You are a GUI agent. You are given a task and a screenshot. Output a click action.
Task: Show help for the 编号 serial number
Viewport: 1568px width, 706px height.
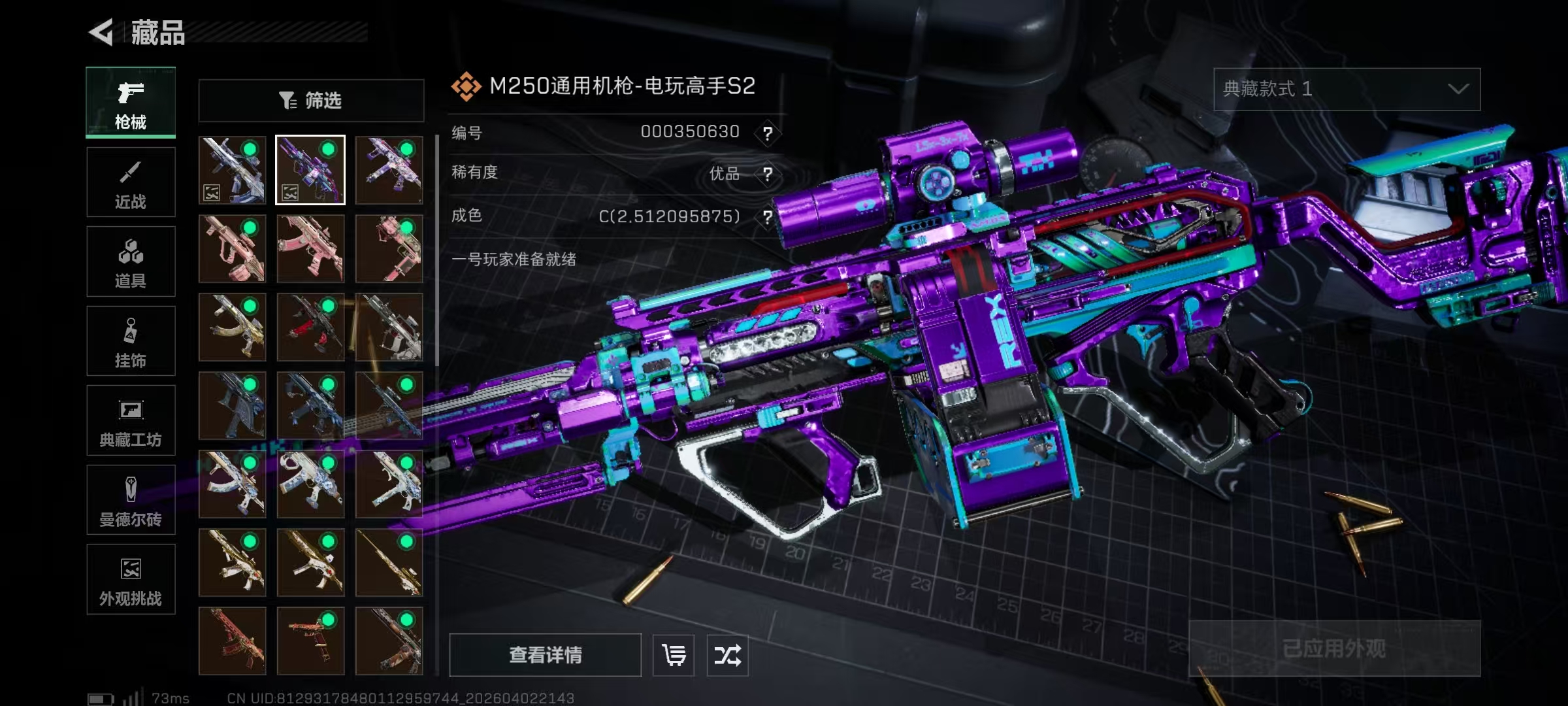point(768,133)
